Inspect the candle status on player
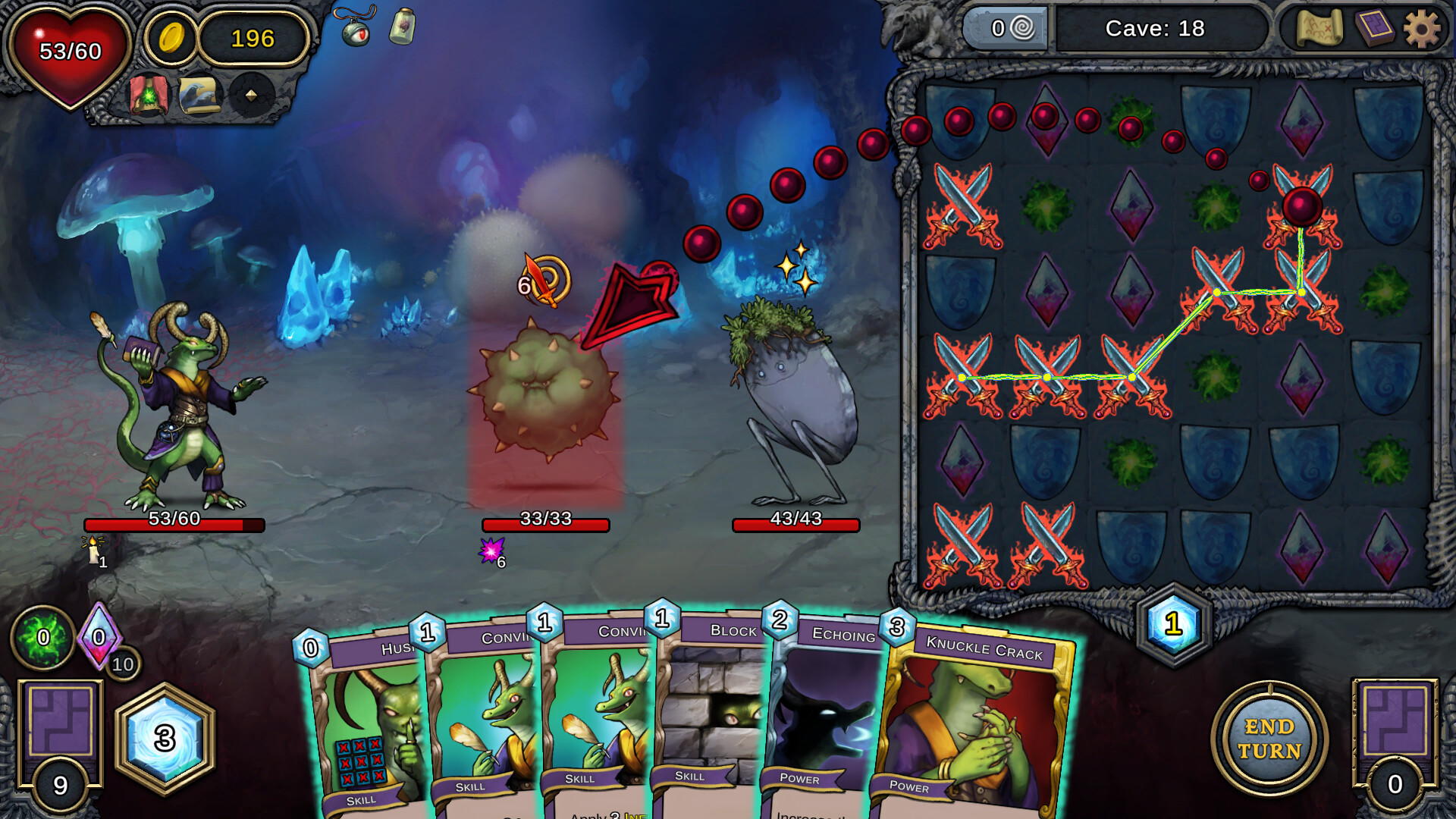The width and height of the screenshot is (1456, 819). pyautogui.click(x=94, y=550)
